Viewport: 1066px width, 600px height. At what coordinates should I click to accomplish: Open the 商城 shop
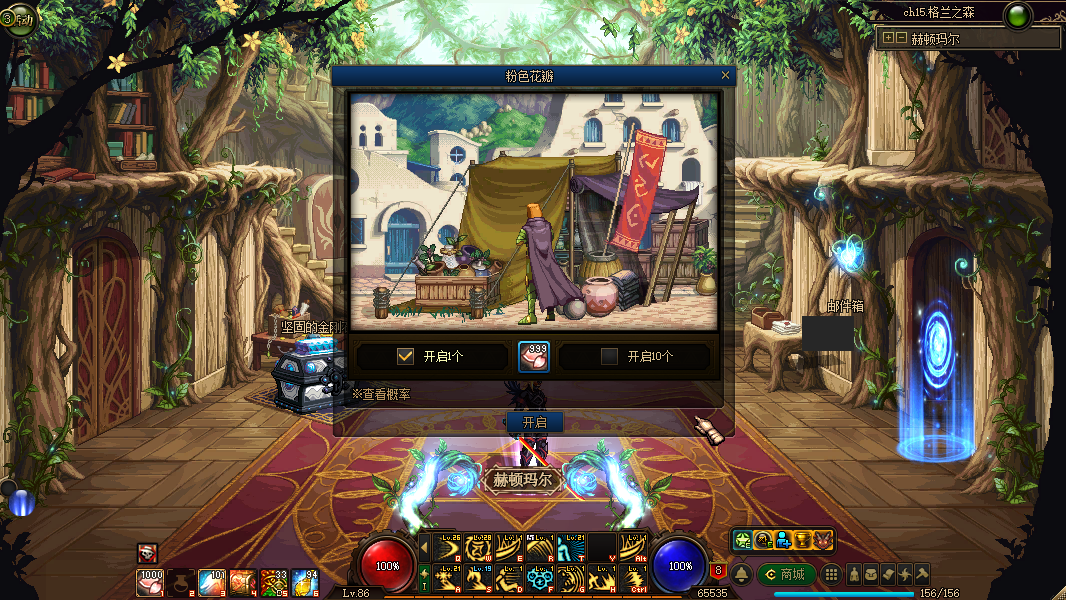[786, 574]
